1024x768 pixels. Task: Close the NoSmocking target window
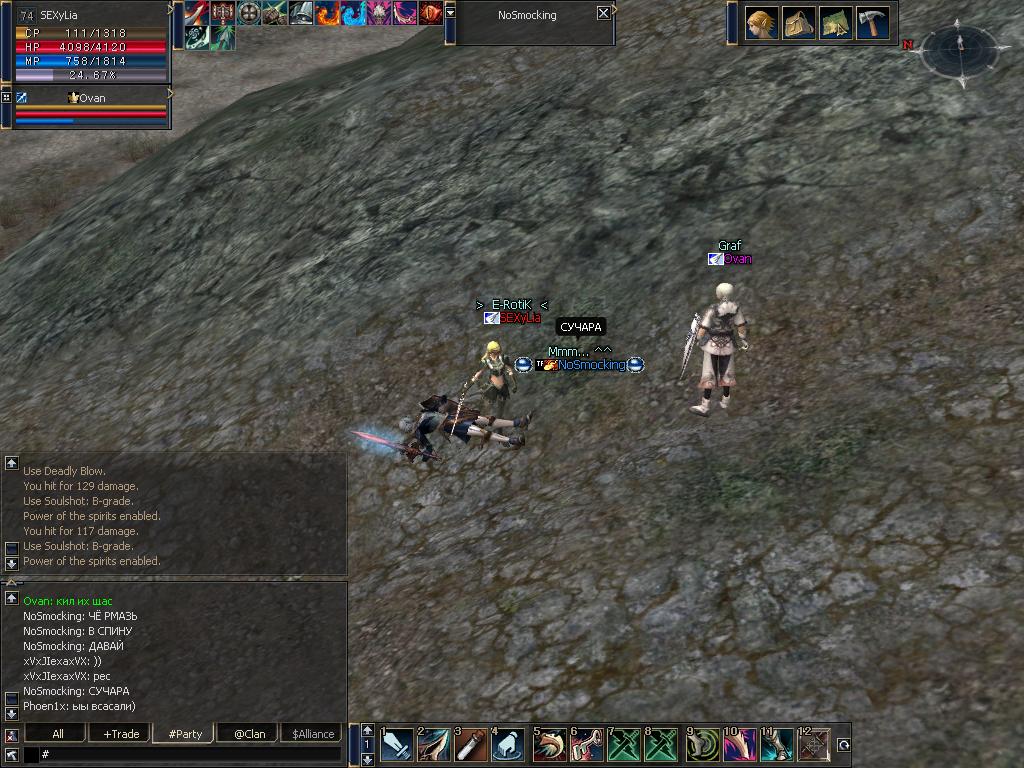603,14
